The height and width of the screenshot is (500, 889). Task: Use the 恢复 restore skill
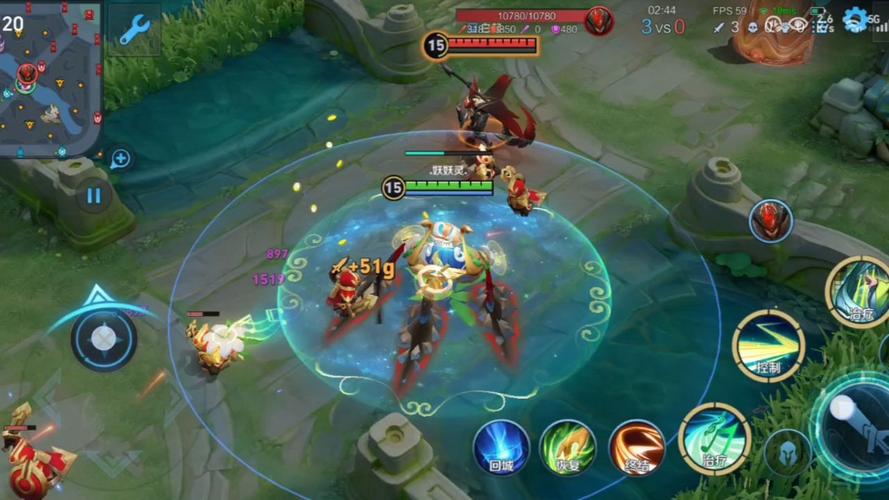click(568, 447)
